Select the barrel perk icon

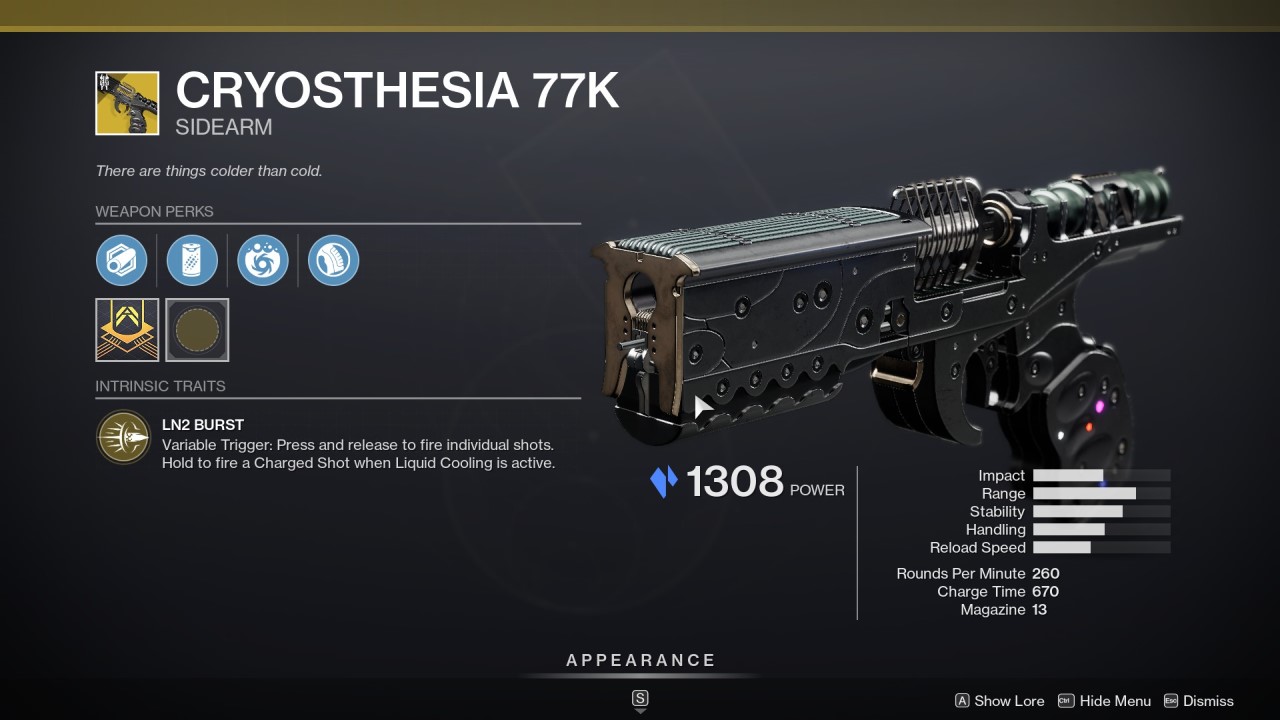(x=122, y=260)
